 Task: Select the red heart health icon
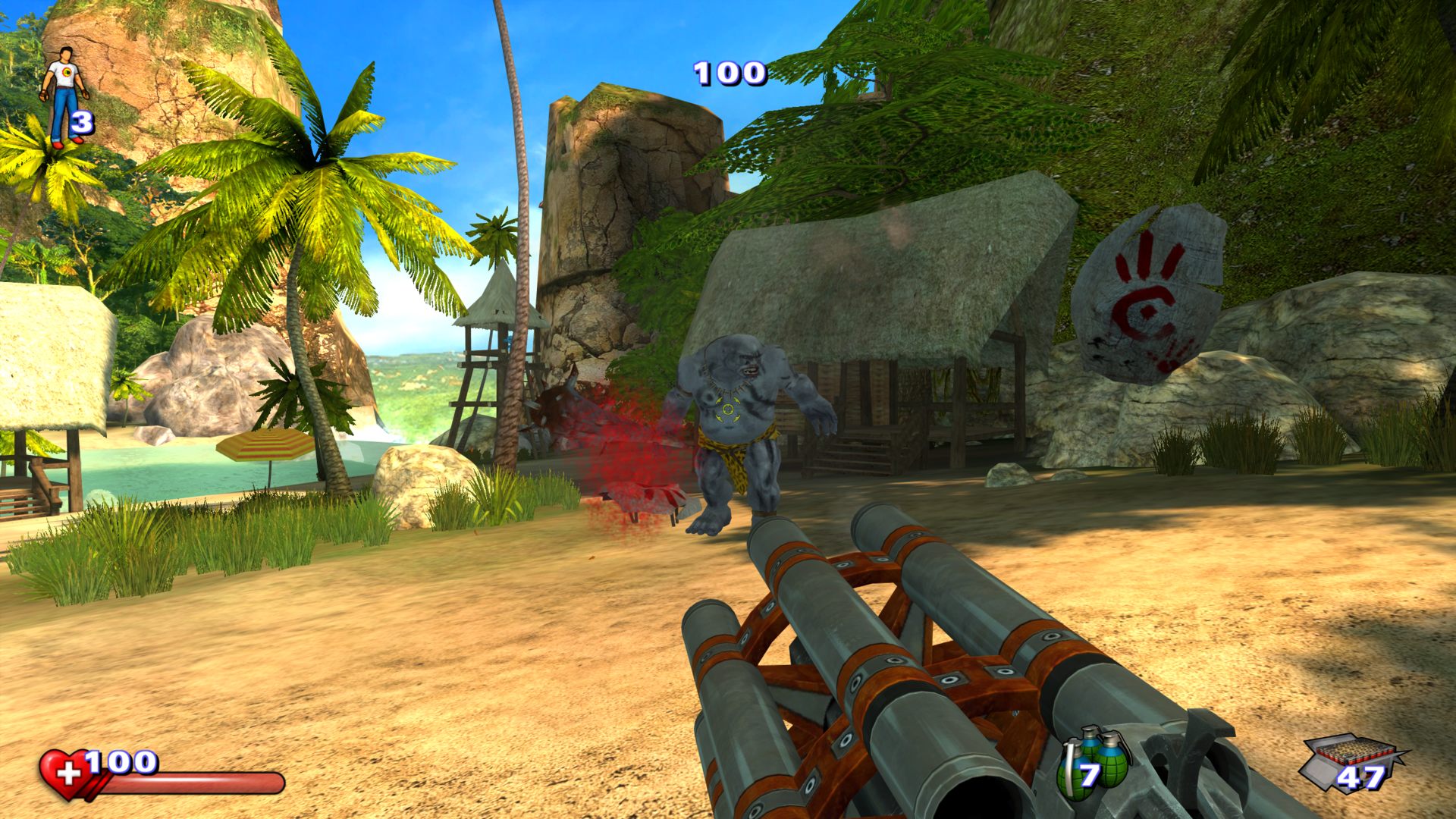tap(64, 773)
